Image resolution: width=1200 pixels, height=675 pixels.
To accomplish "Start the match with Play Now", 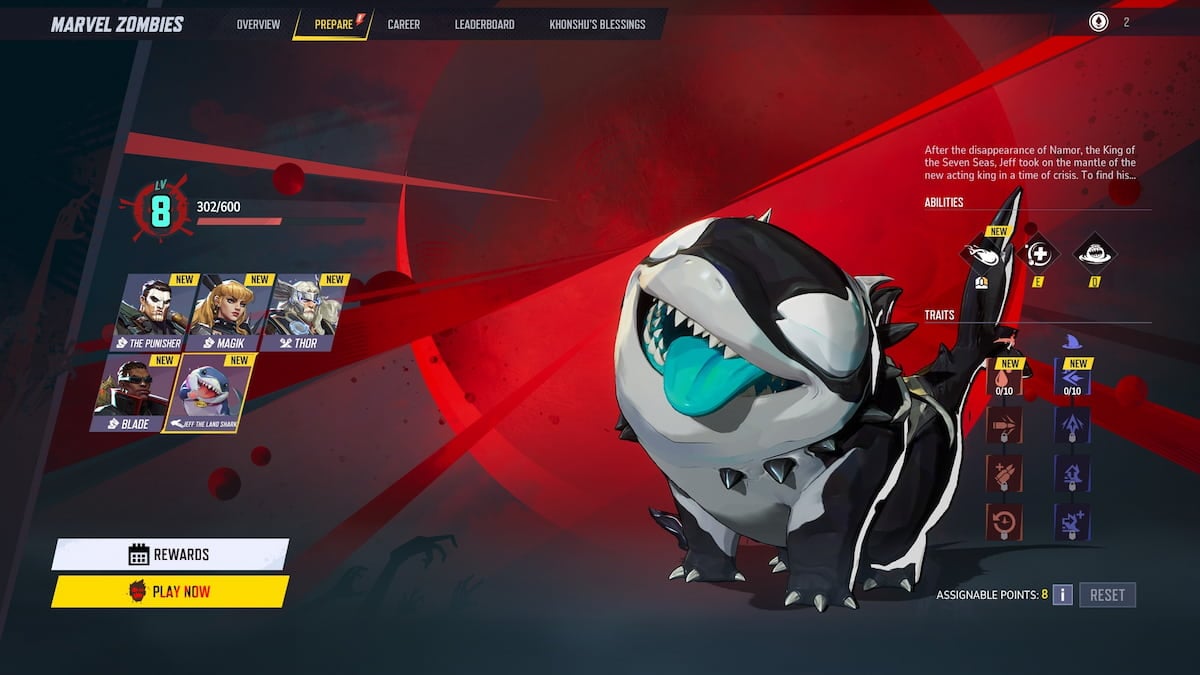I will click(170, 591).
